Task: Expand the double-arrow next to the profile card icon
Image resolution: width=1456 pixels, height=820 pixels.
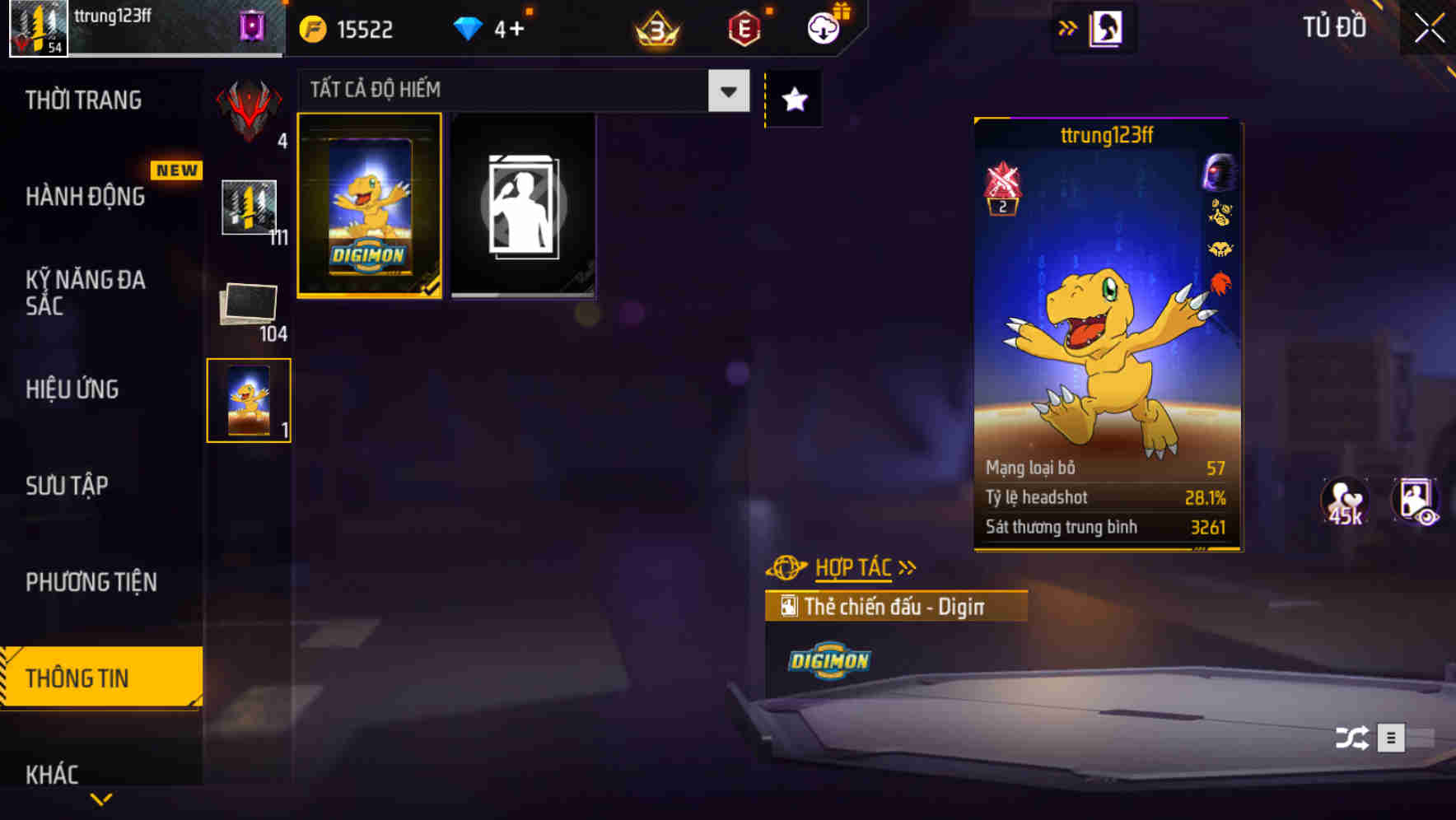Action: [1068, 26]
